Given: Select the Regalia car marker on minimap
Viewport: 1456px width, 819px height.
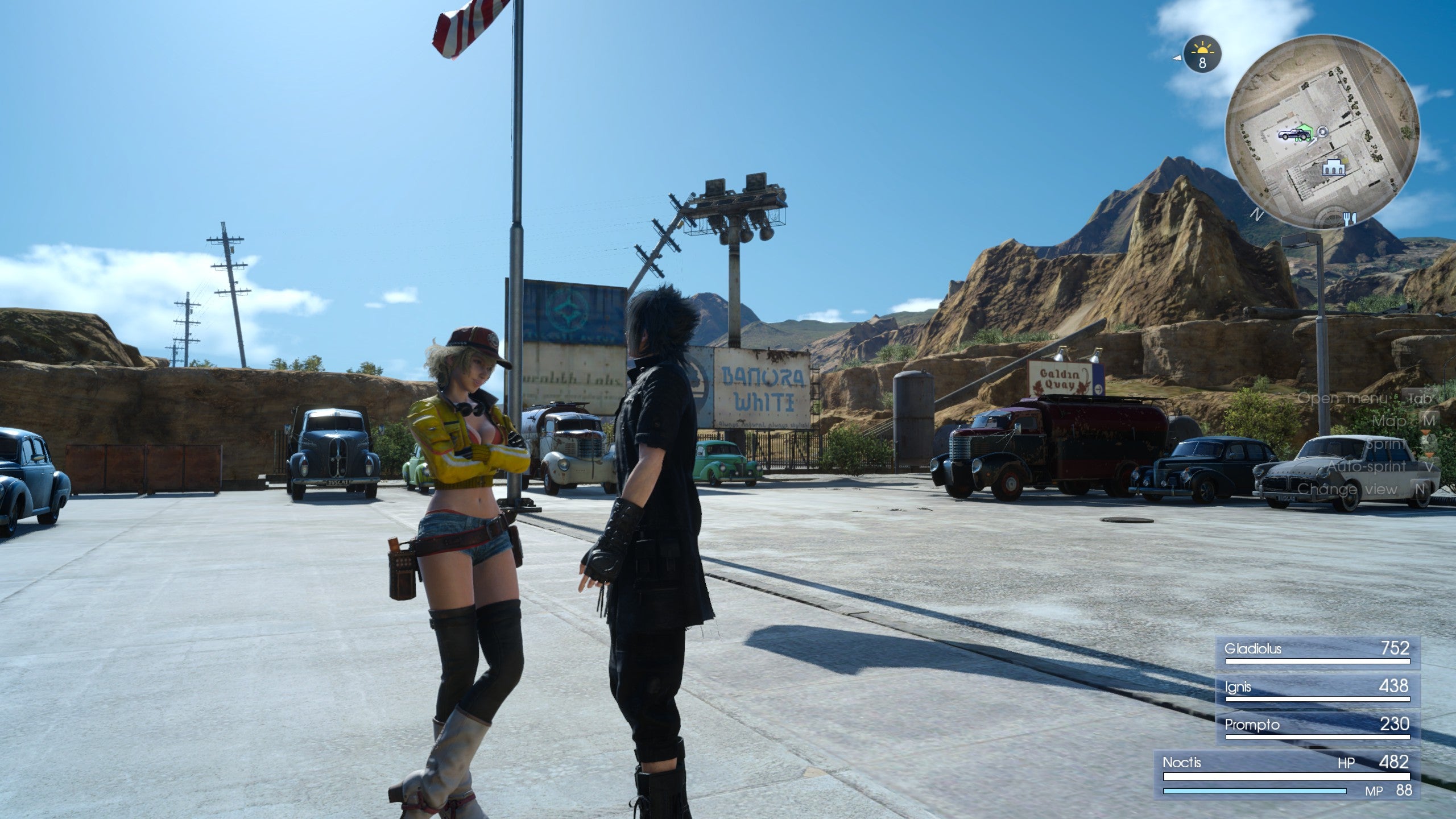Looking at the screenshot, I should pyautogui.click(x=1292, y=135).
